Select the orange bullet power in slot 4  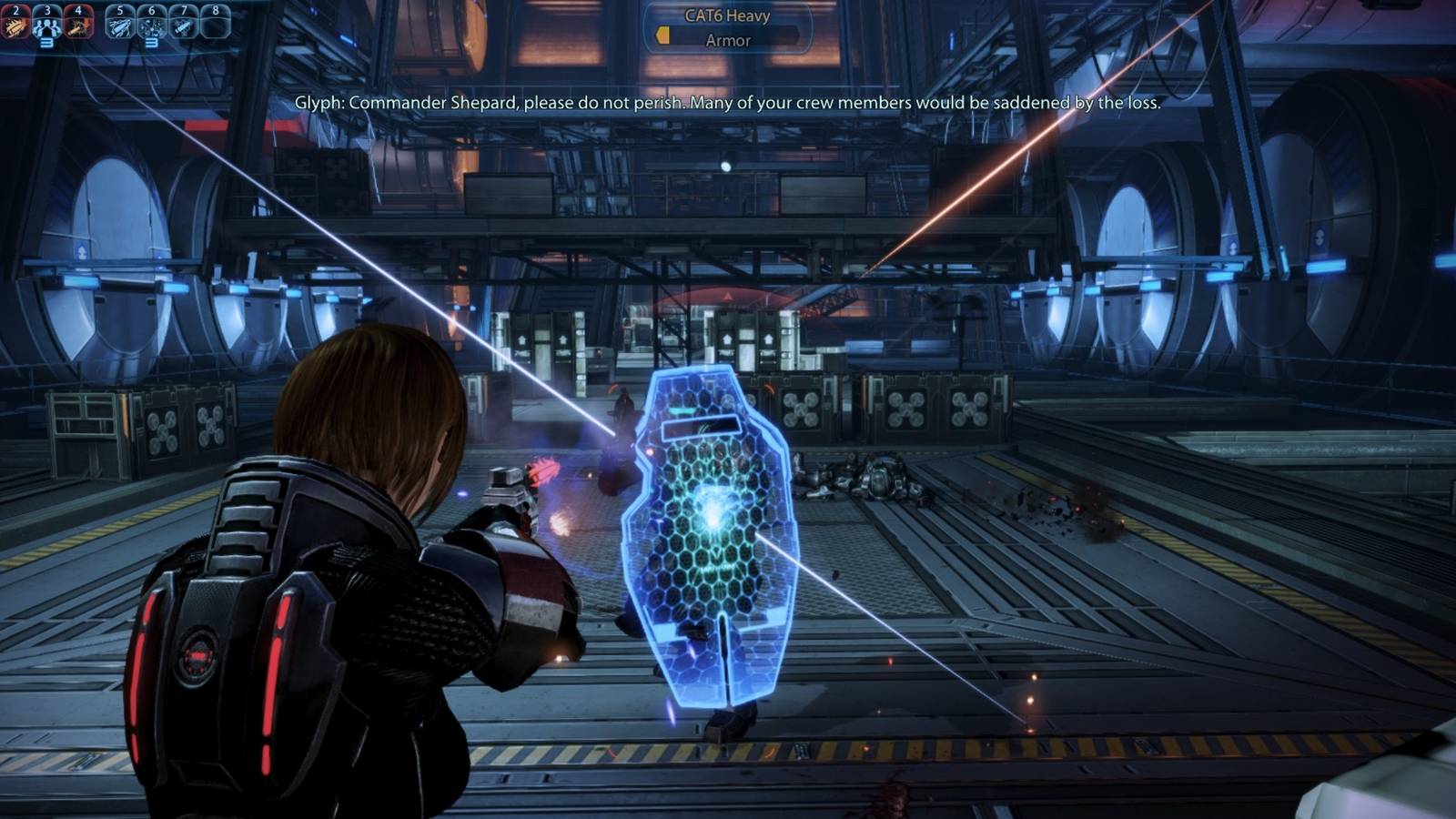[x=78, y=23]
